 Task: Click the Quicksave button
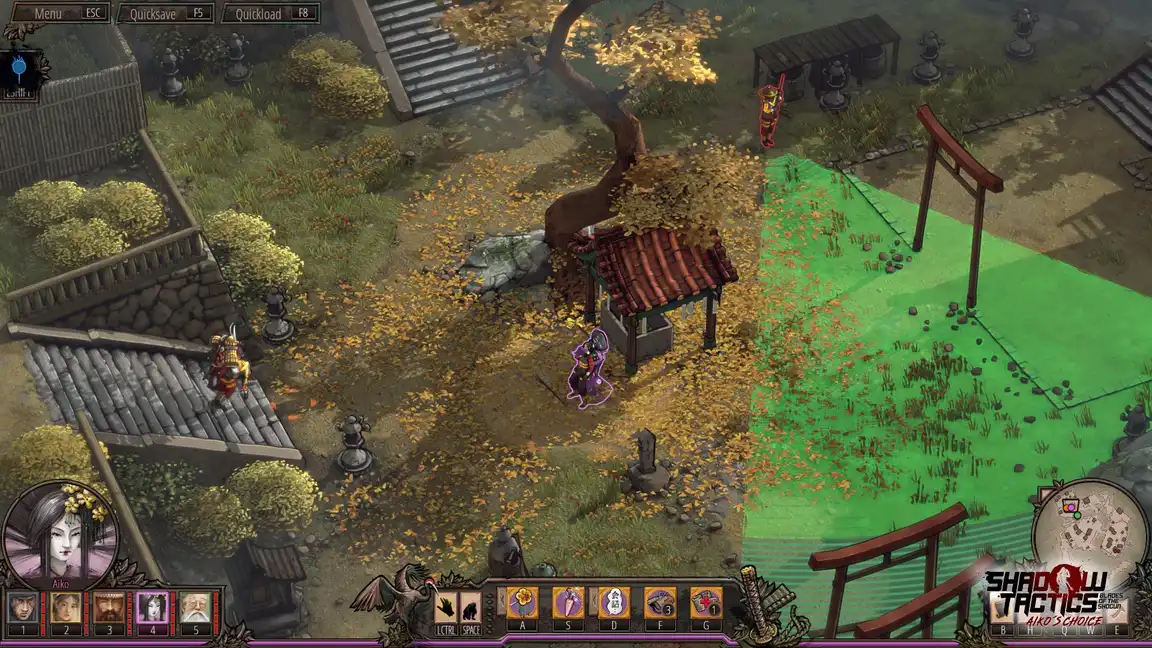164,14
